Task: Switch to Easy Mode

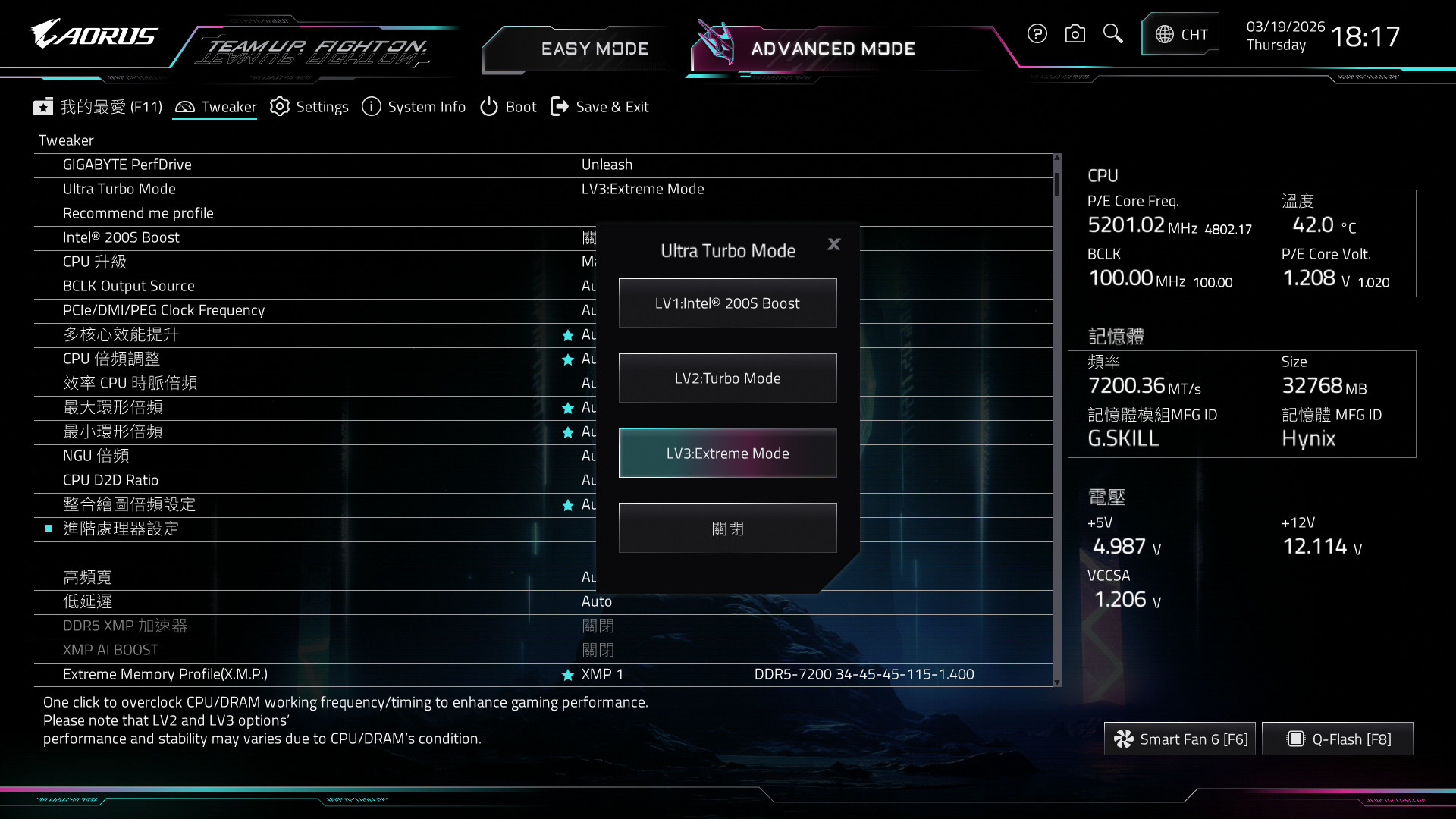Action: pos(595,49)
